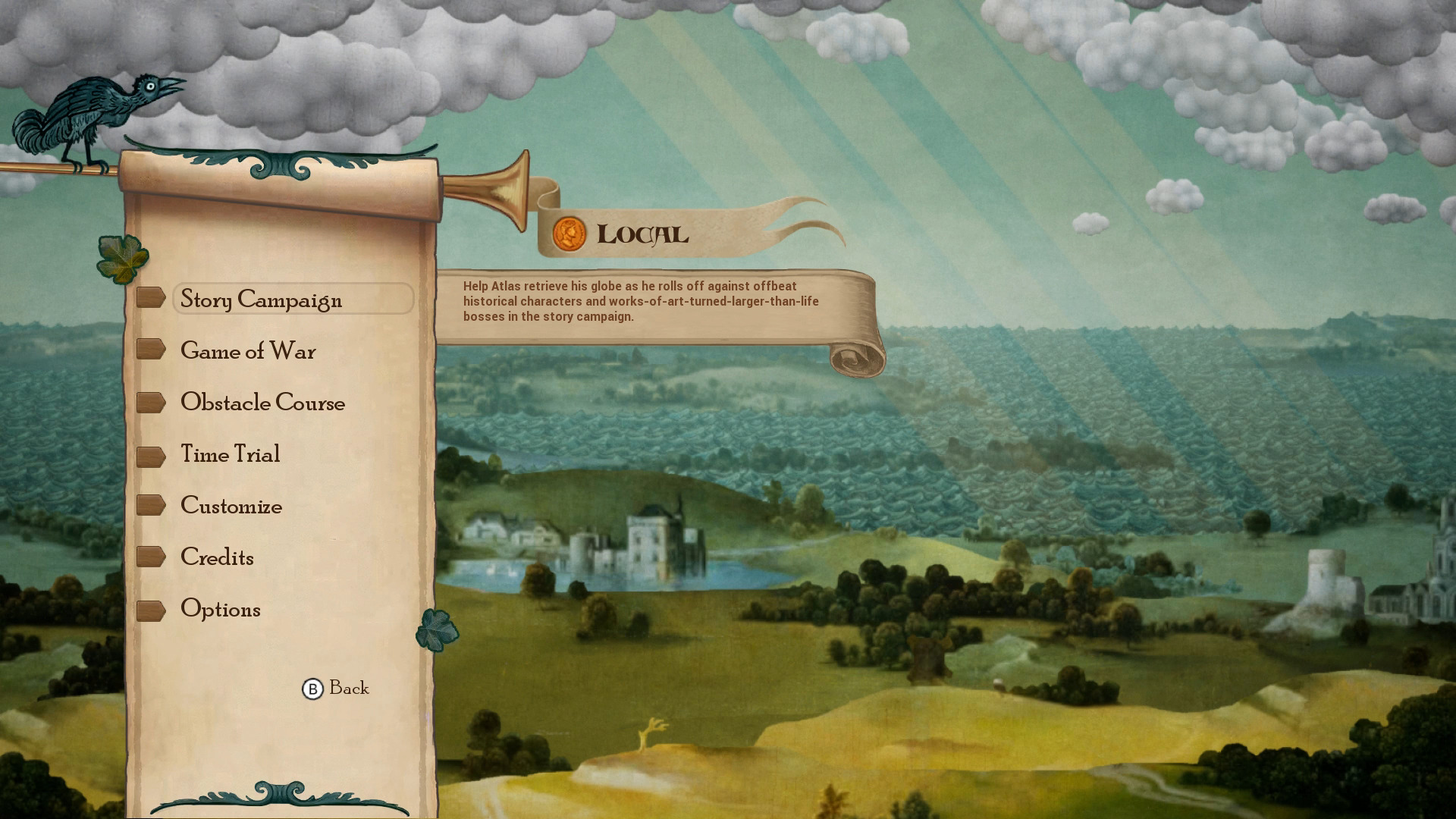Open the Options menu

tap(220, 609)
